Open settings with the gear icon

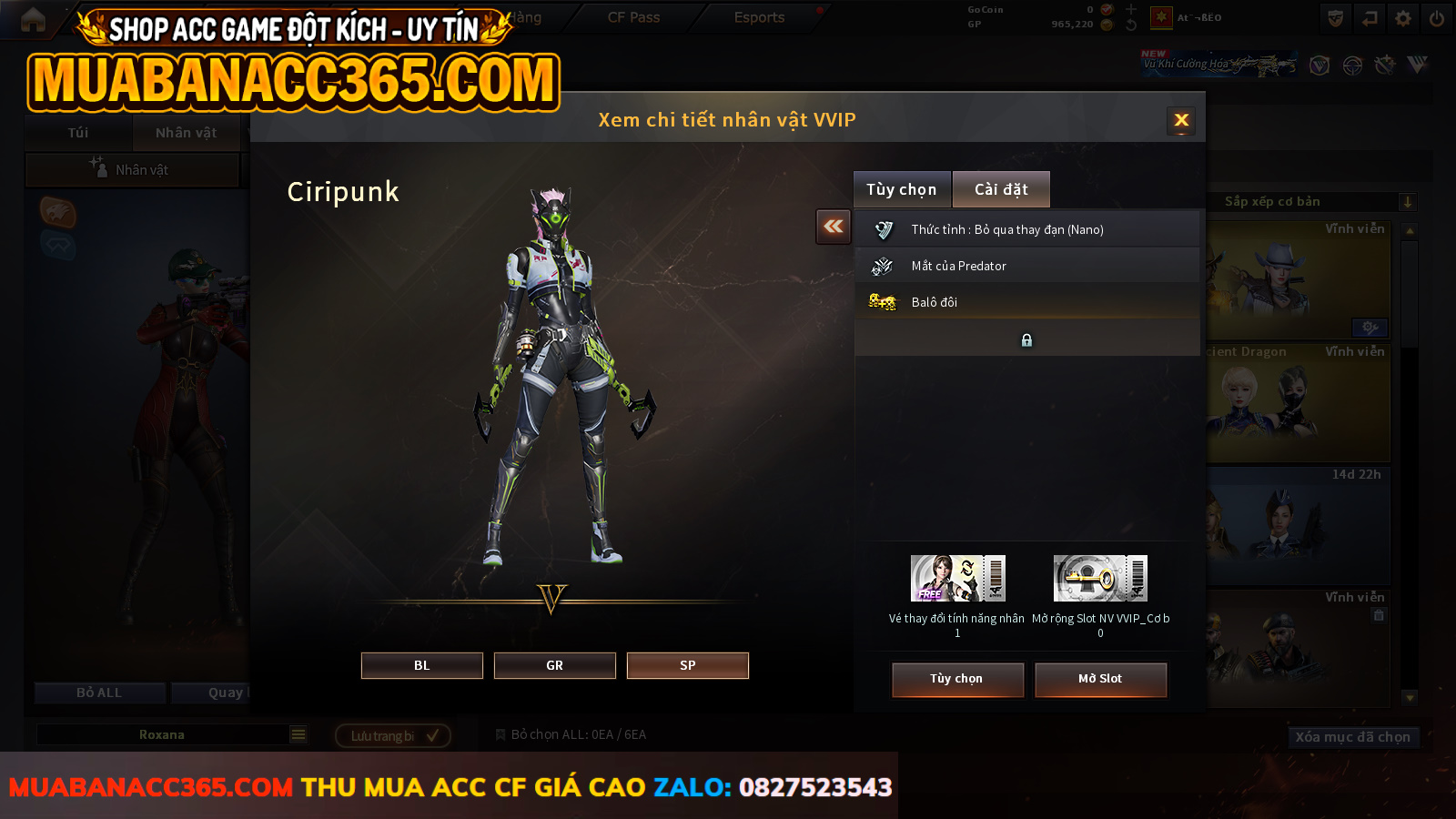pos(1403,18)
